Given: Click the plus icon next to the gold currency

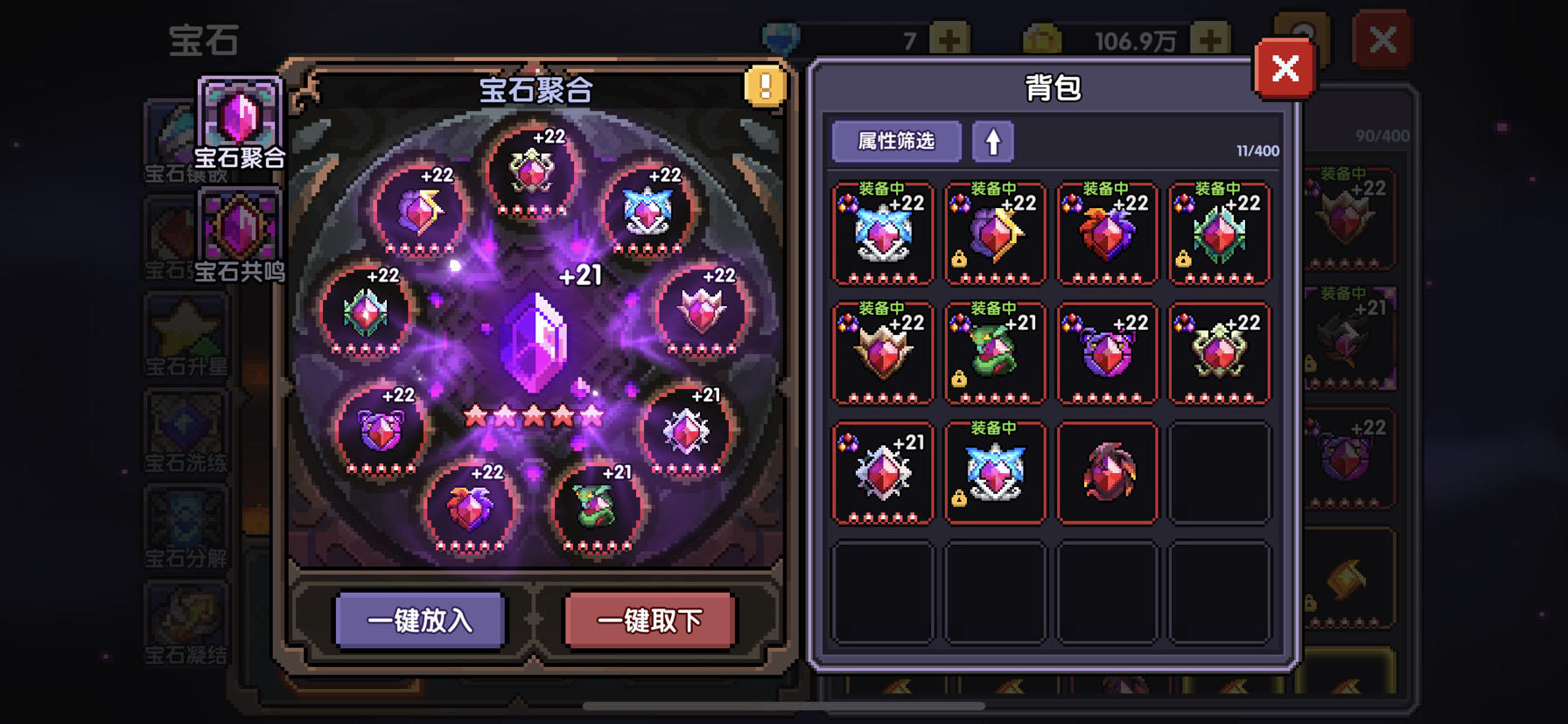Looking at the screenshot, I should point(1210,38).
